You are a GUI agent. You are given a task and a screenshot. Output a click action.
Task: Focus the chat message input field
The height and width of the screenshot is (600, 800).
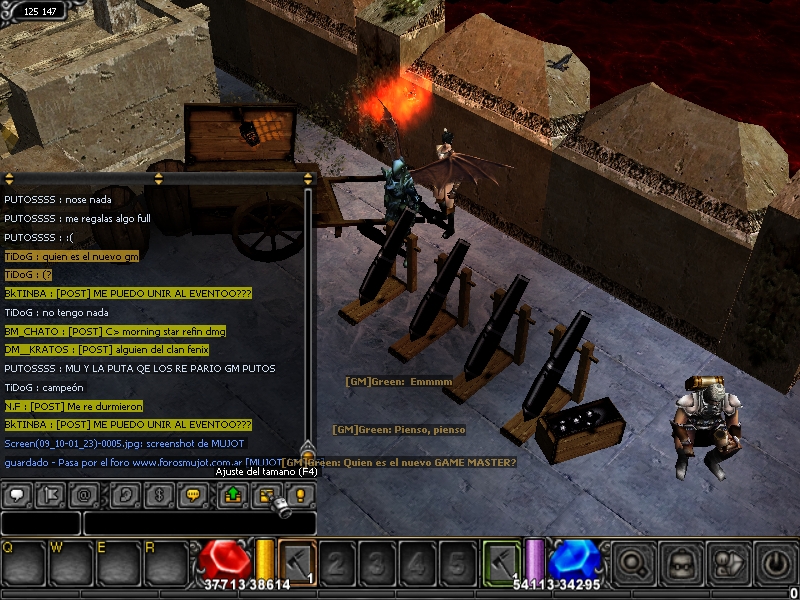click(x=200, y=523)
